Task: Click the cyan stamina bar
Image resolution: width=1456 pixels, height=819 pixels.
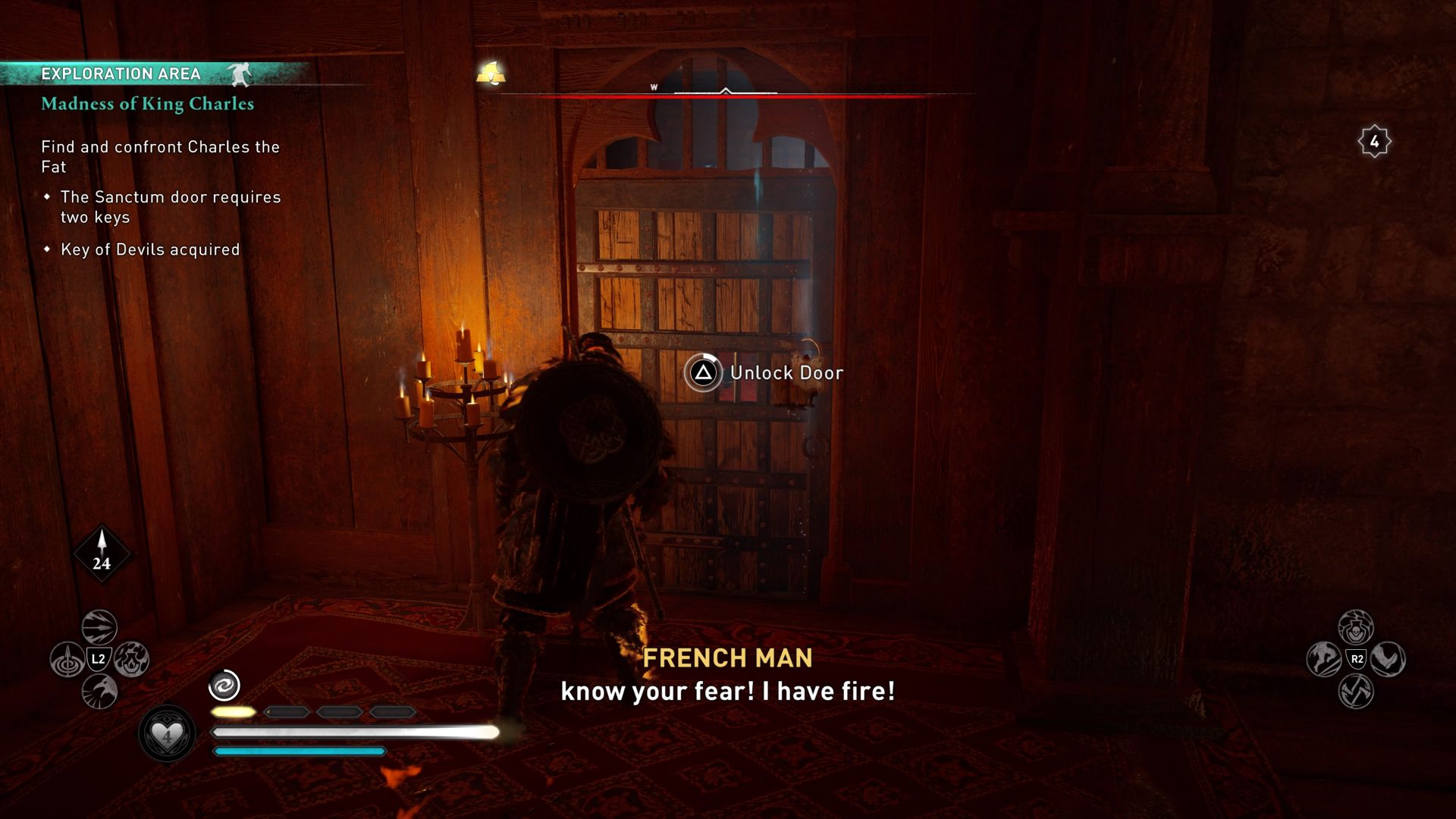Action: pyautogui.click(x=300, y=751)
